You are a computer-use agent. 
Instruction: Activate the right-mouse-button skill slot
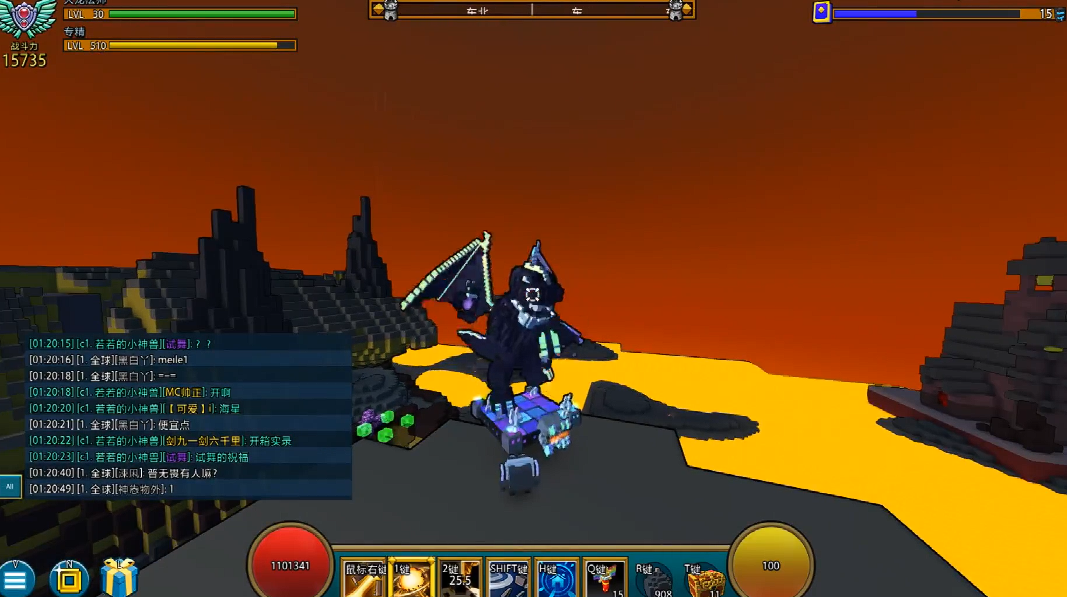point(363,579)
